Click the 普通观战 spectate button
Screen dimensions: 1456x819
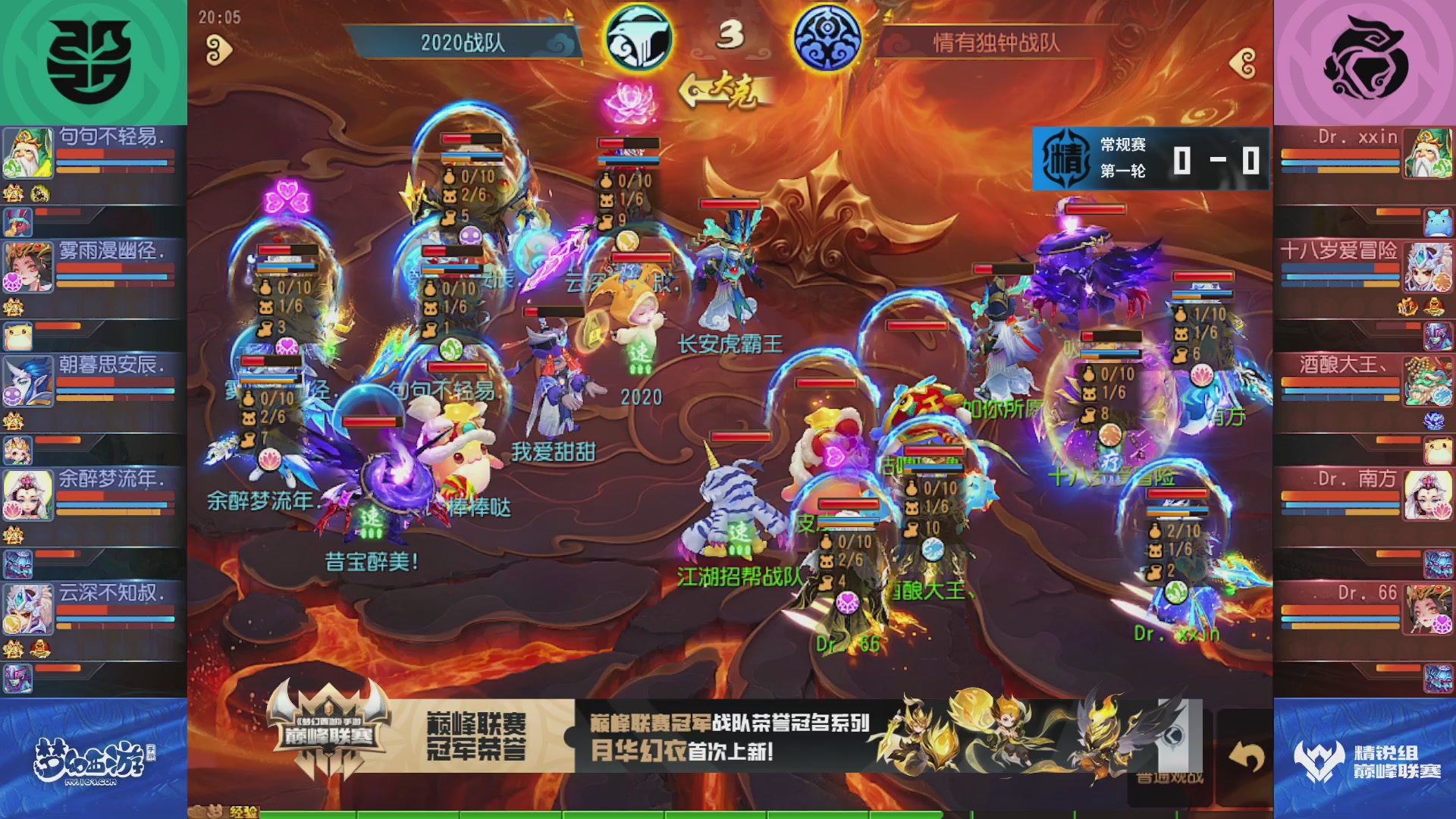pos(1172,778)
